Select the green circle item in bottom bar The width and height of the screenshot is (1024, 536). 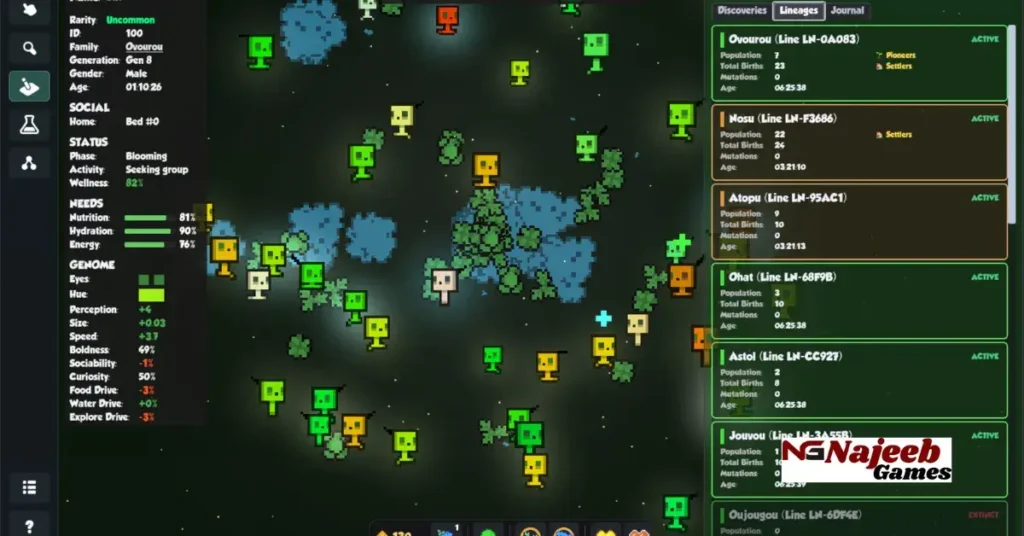coord(488,531)
